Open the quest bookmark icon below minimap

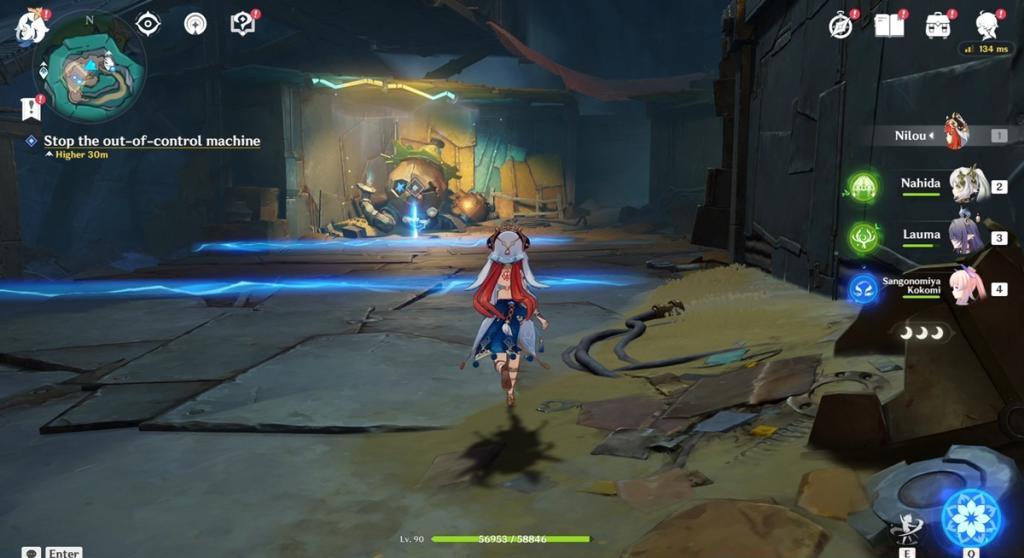pyautogui.click(x=30, y=108)
